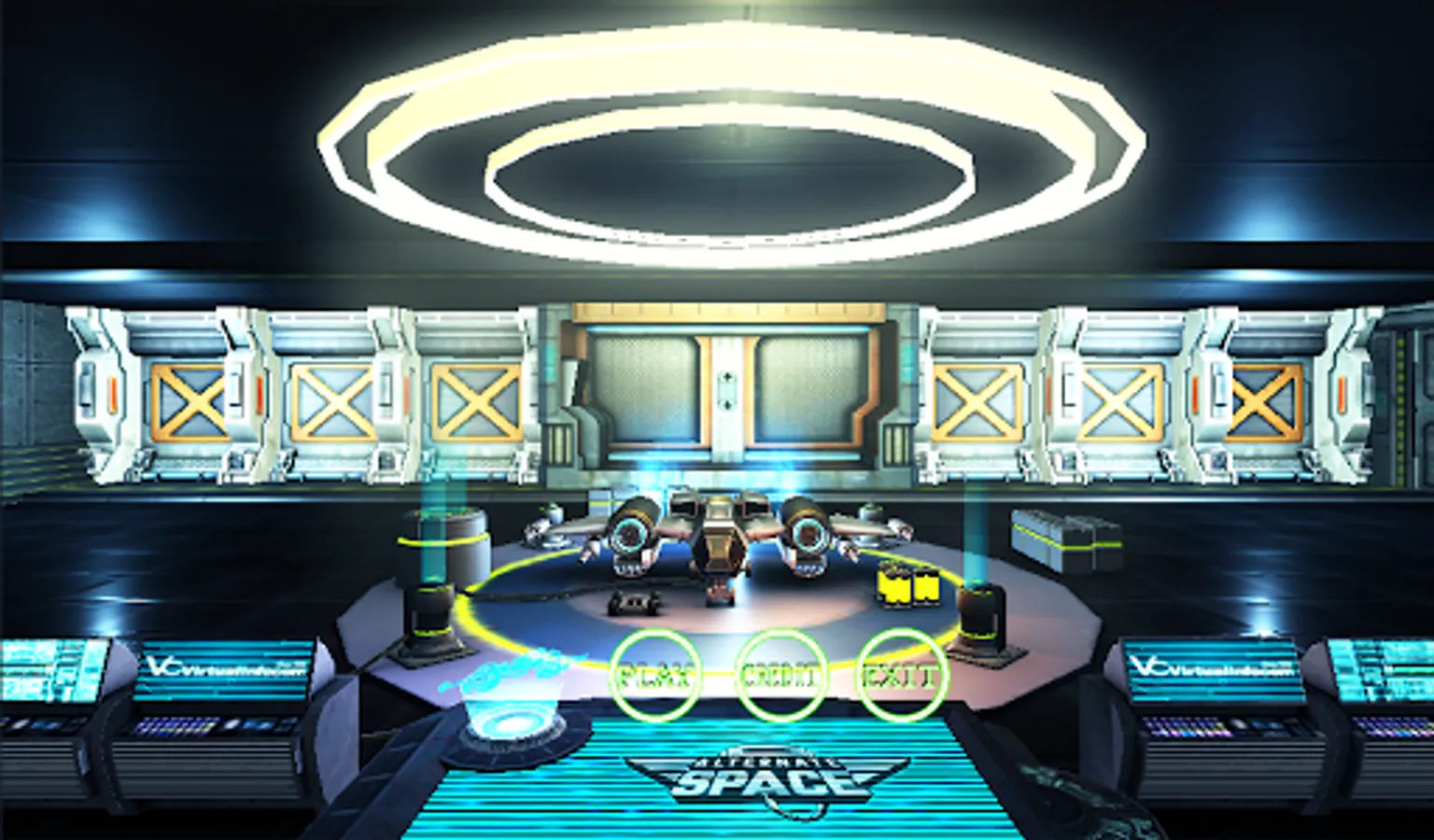Click the VC VirtualInfocom screen on the right console
Viewport: 1434px width, 840px height.
[x=1214, y=668]
